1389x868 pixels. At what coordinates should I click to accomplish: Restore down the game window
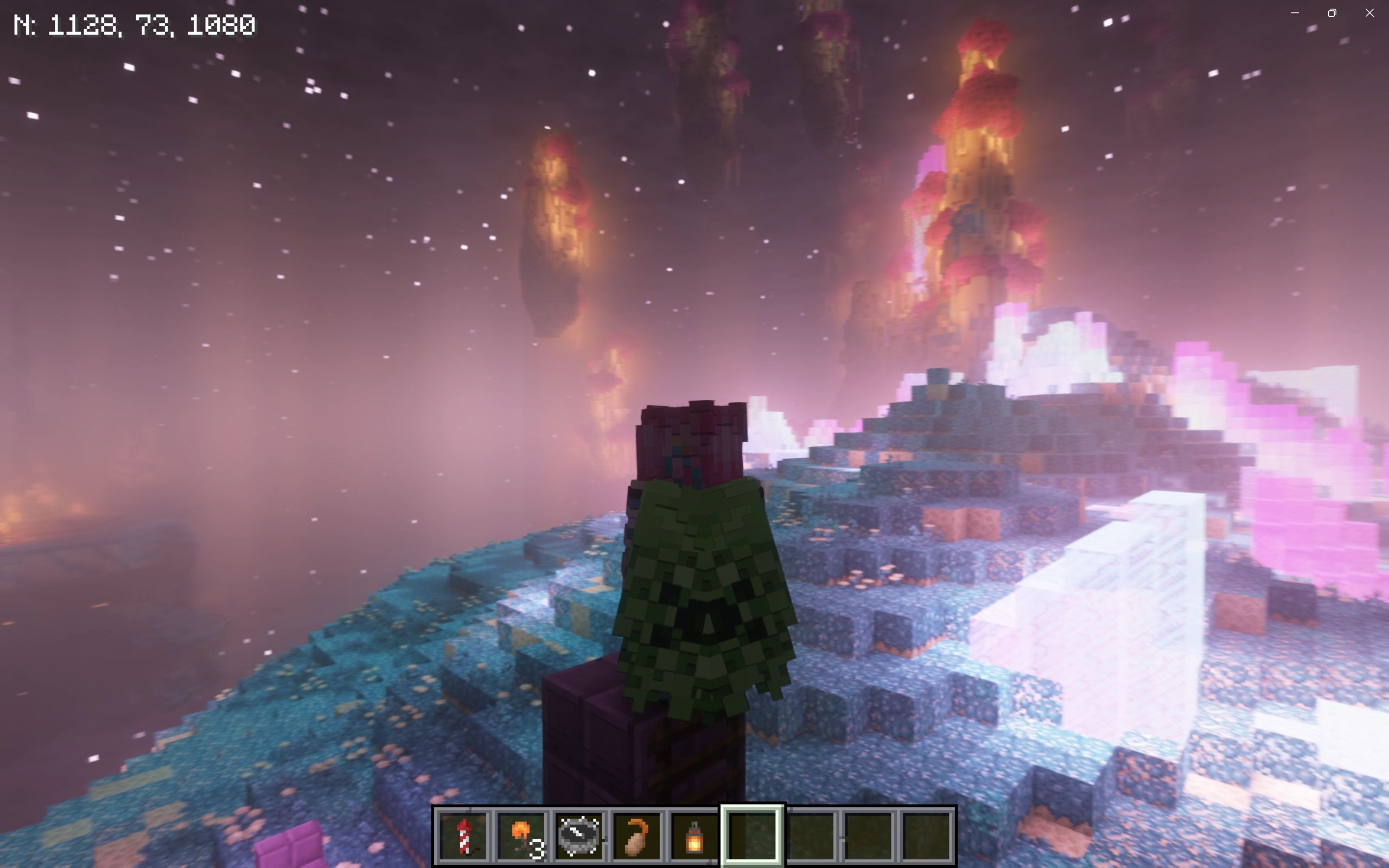pyautogui.click(x=1332, y=12)
